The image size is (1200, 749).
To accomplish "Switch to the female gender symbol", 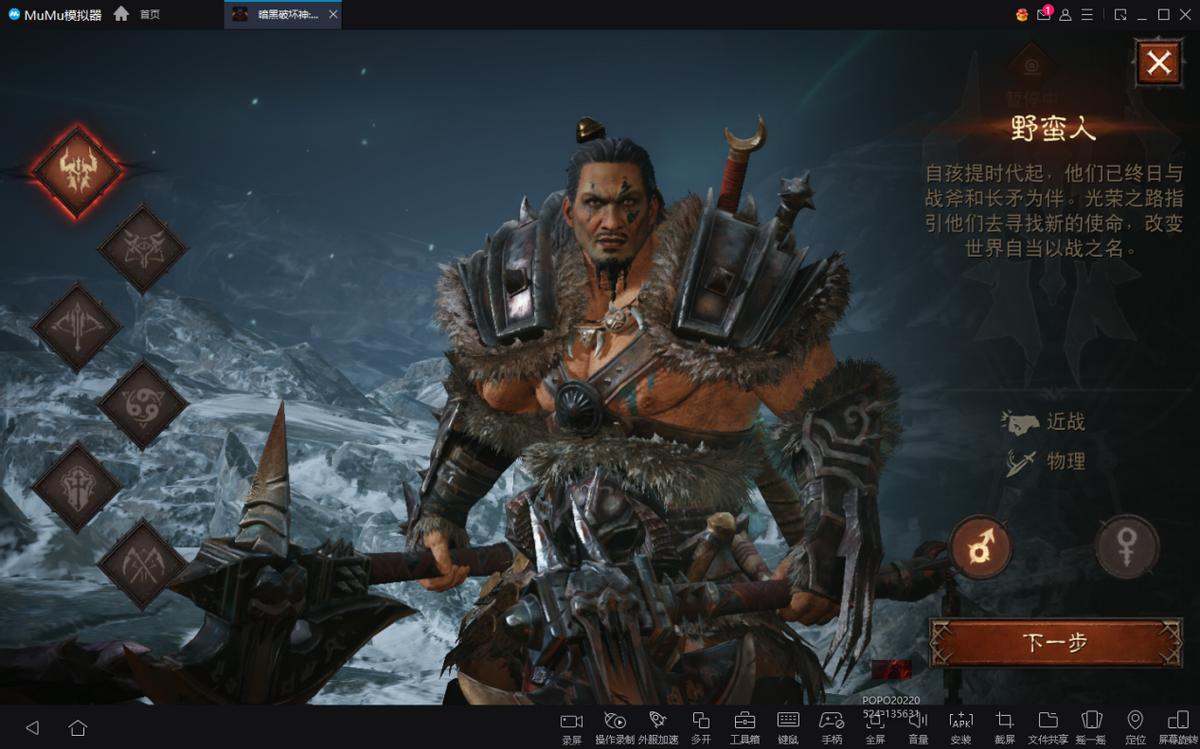I will click(1127, 547).
